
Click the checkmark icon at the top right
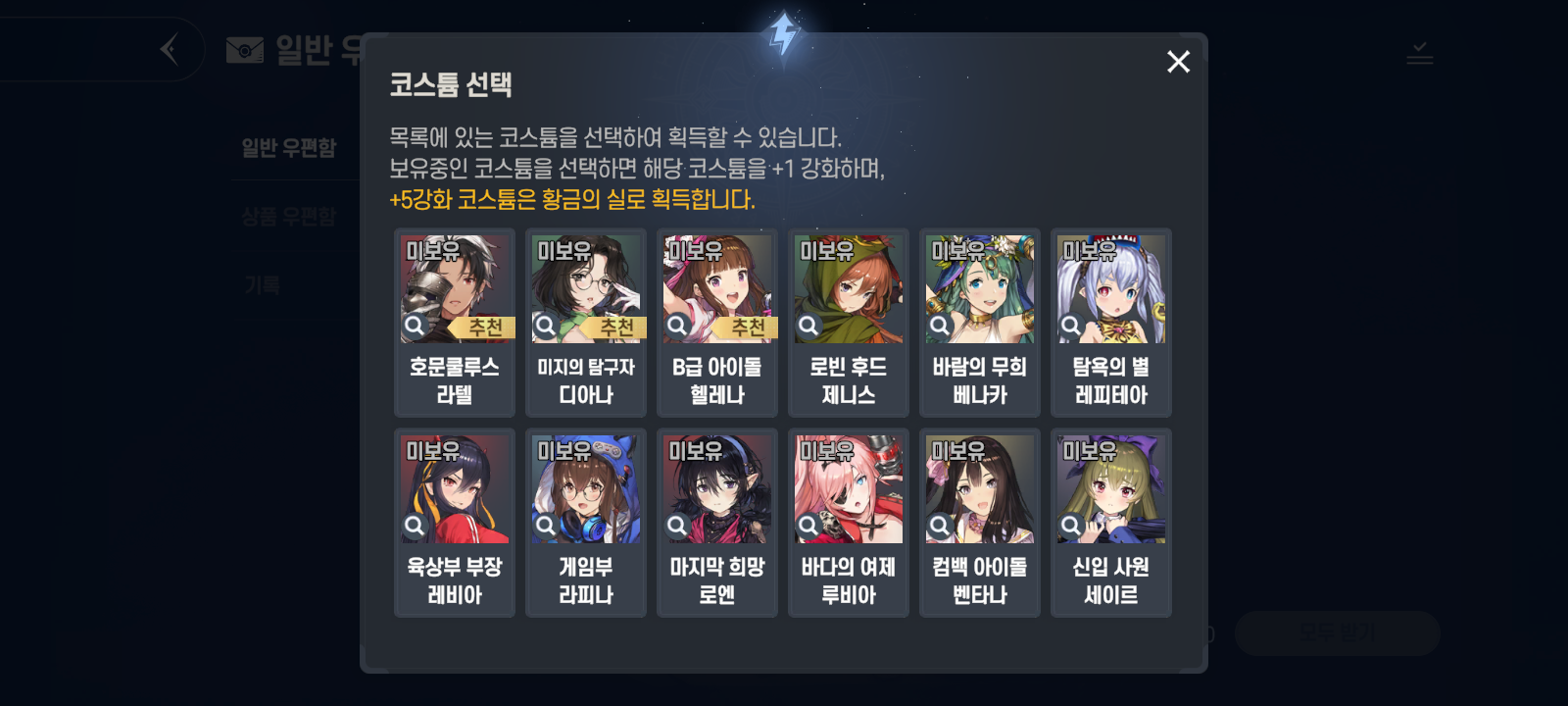(x=1421, y=54)
